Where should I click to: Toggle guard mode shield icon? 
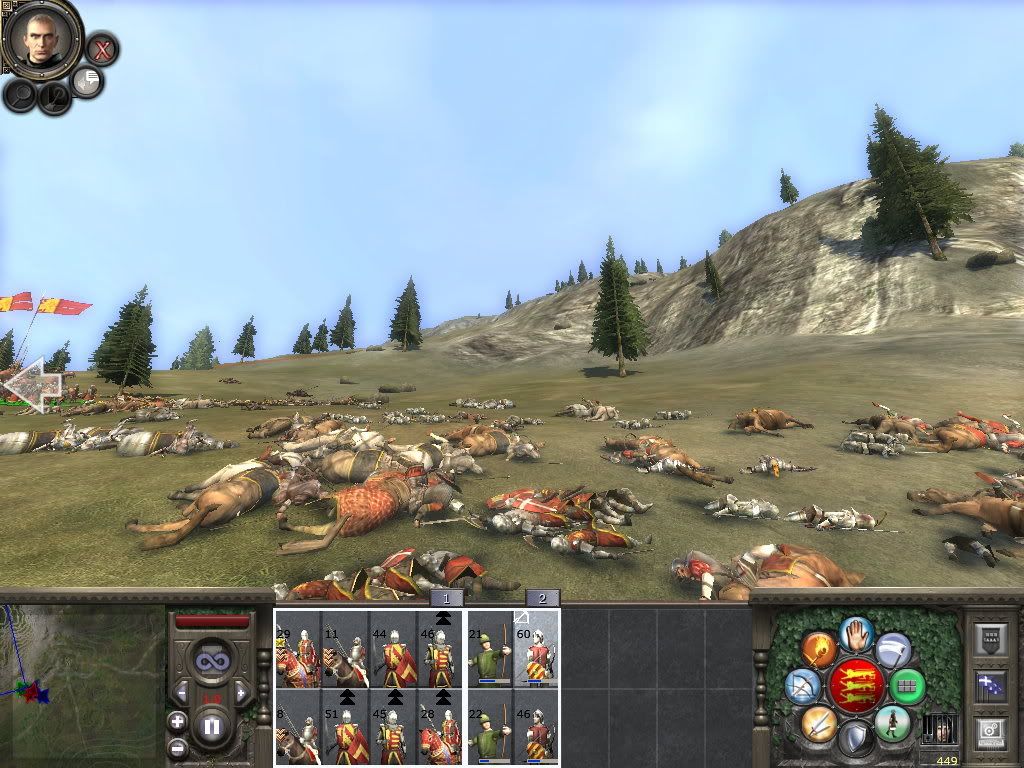[856, 738]
